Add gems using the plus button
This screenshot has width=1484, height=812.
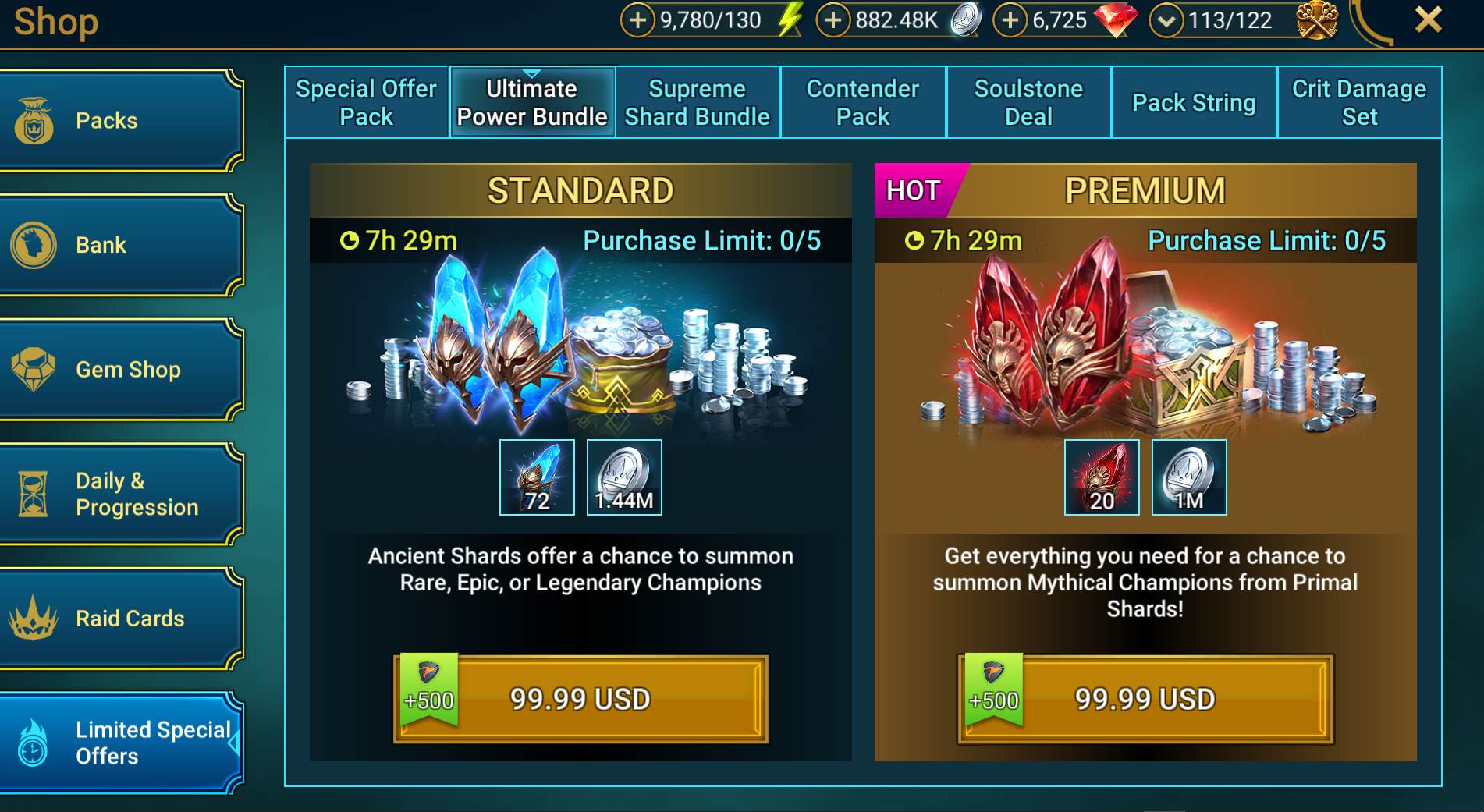tap(1010, 20)
